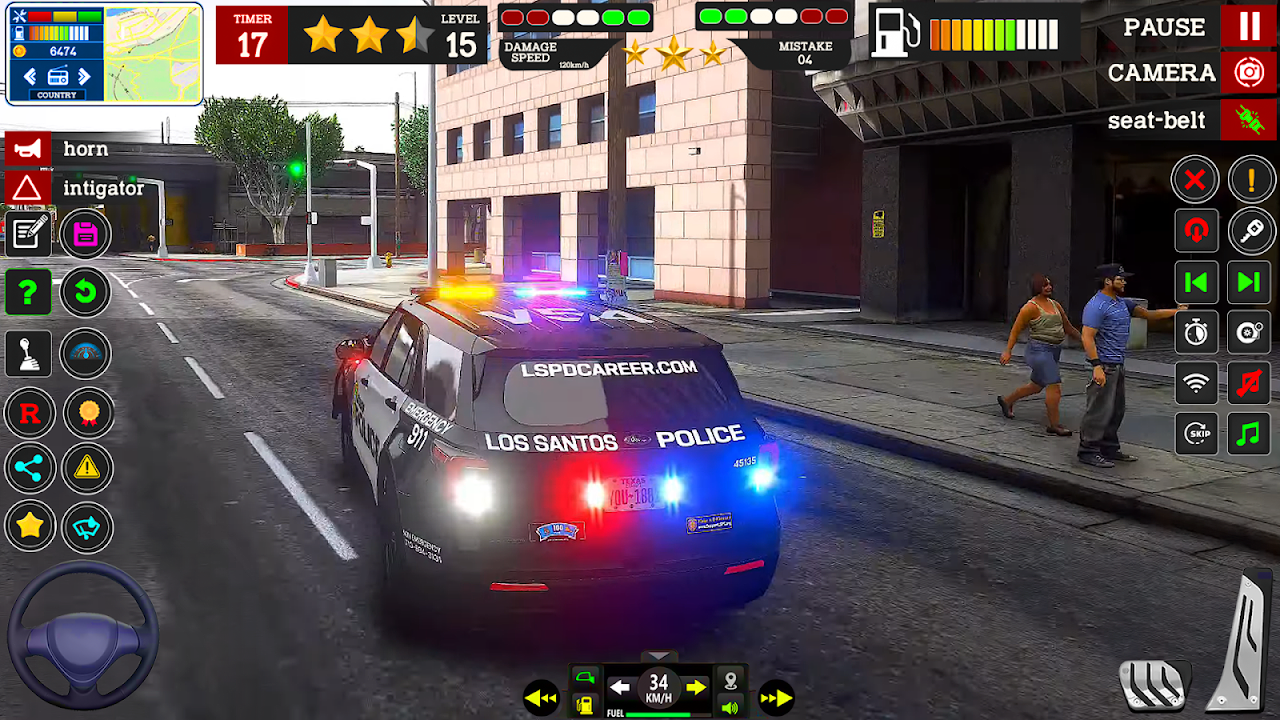Click the yellow star icon
Viewport: 1280px width, 720px height.
[x=28, y=526]
